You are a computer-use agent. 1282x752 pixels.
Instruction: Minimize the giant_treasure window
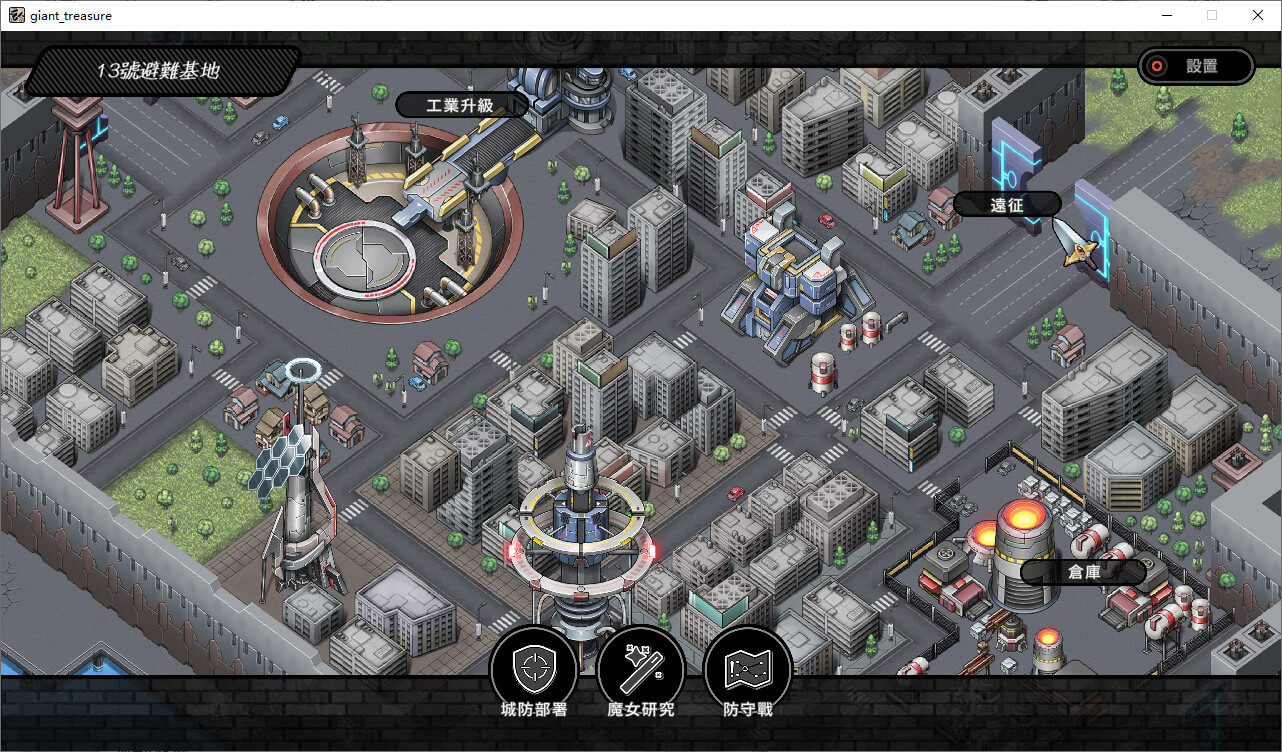1166,15
